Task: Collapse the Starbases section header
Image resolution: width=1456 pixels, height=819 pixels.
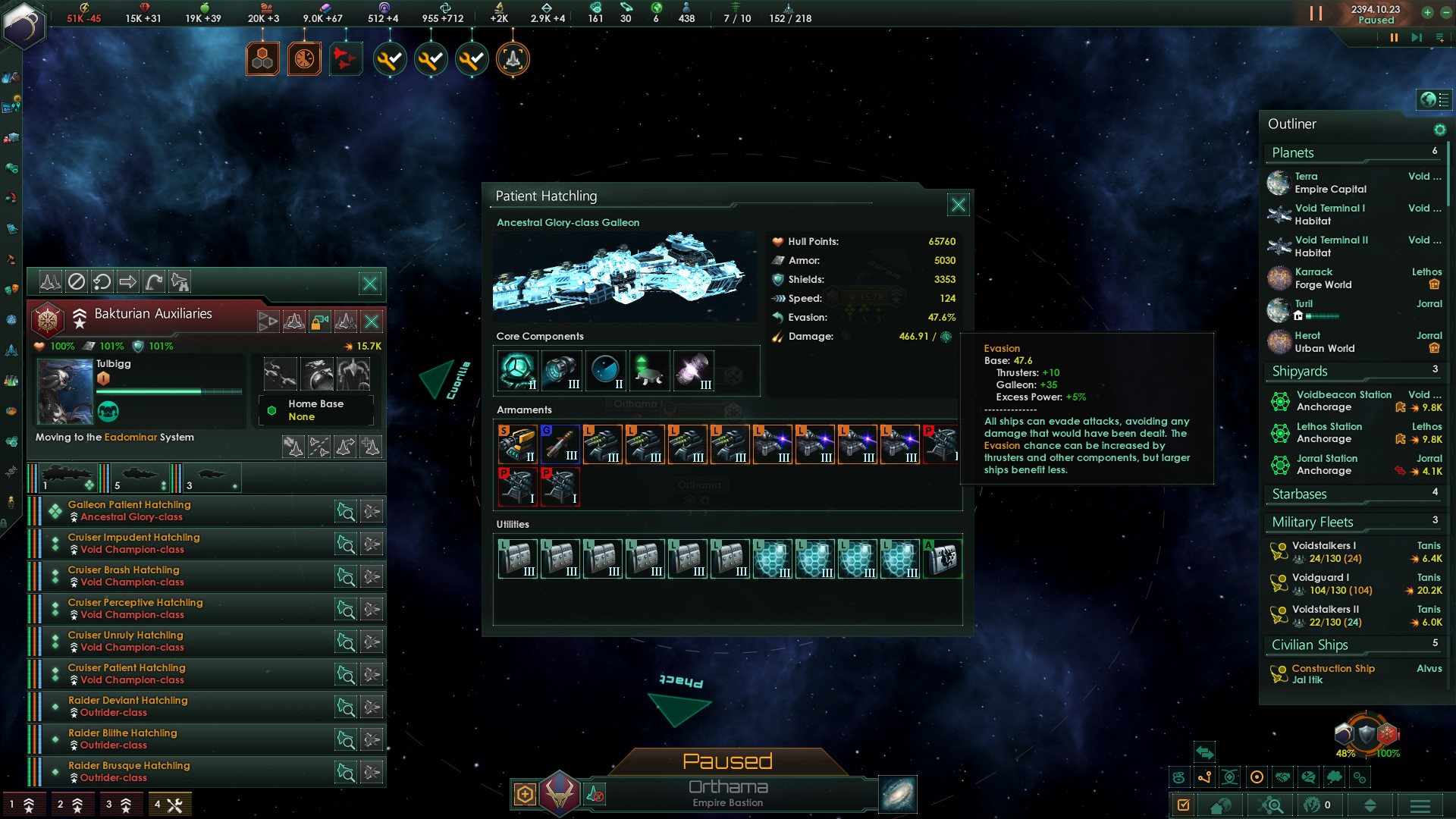Action: (x=1299, y=494)
